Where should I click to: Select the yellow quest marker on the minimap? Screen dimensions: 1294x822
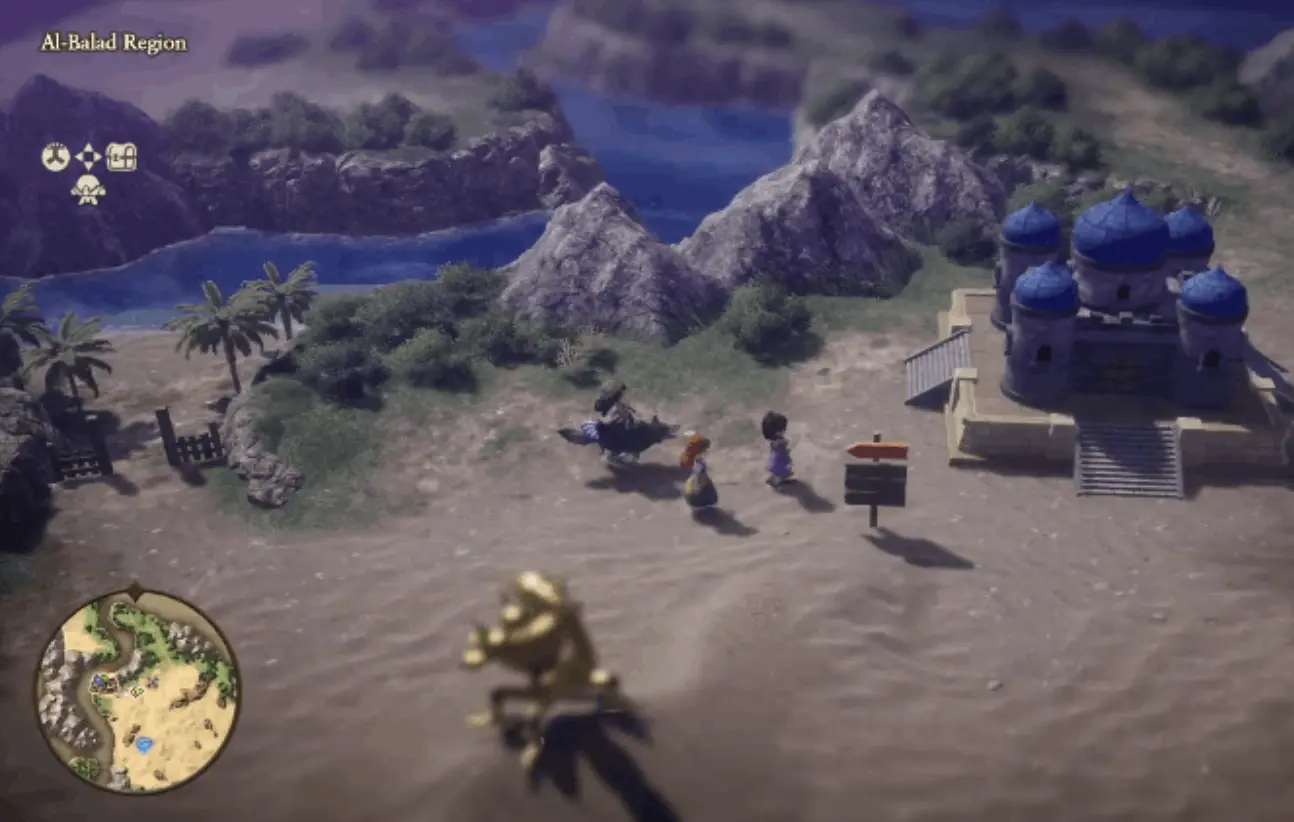(x=136, y=691)
